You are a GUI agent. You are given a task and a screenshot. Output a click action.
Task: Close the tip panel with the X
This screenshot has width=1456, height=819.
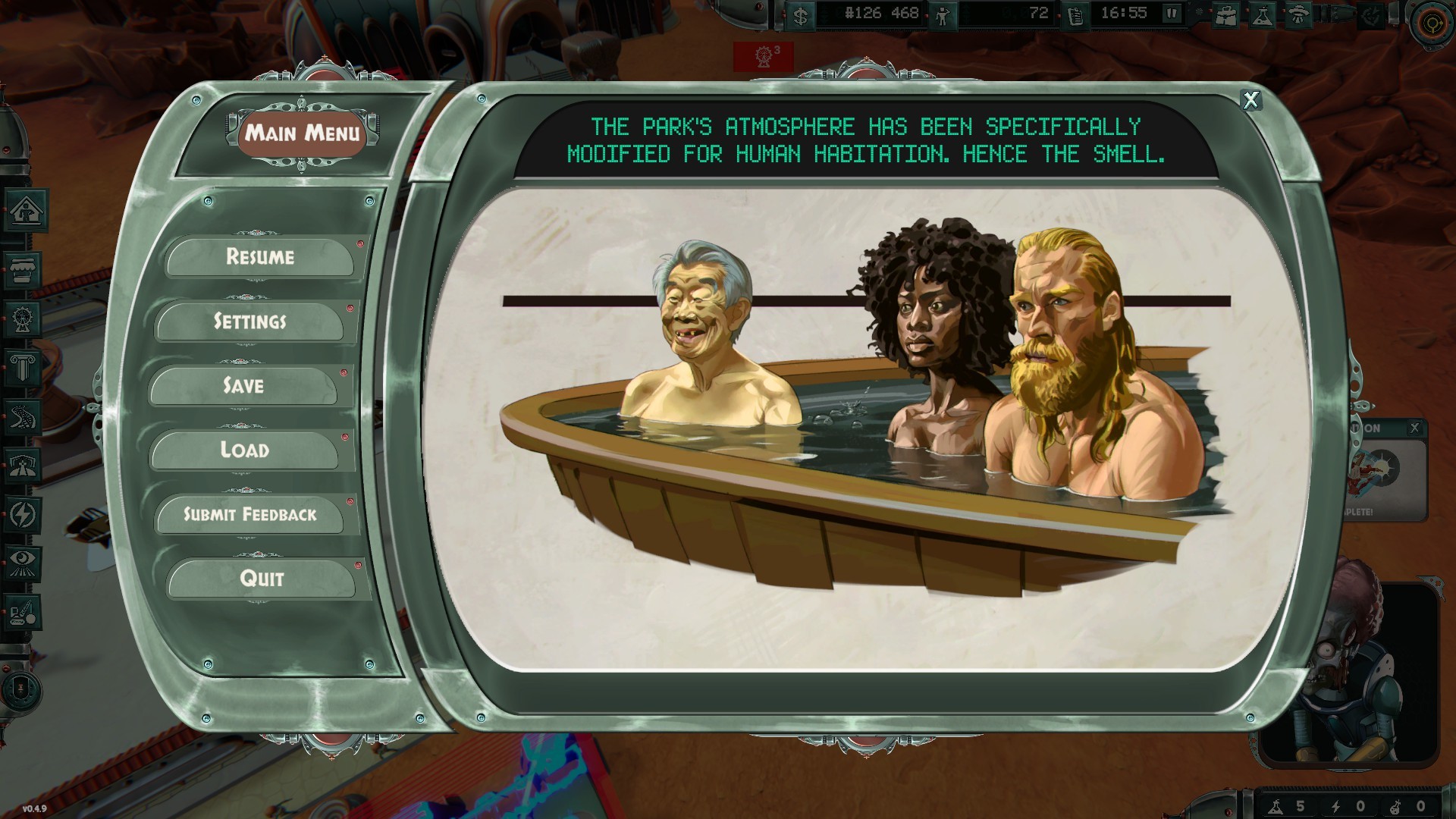1250,99
